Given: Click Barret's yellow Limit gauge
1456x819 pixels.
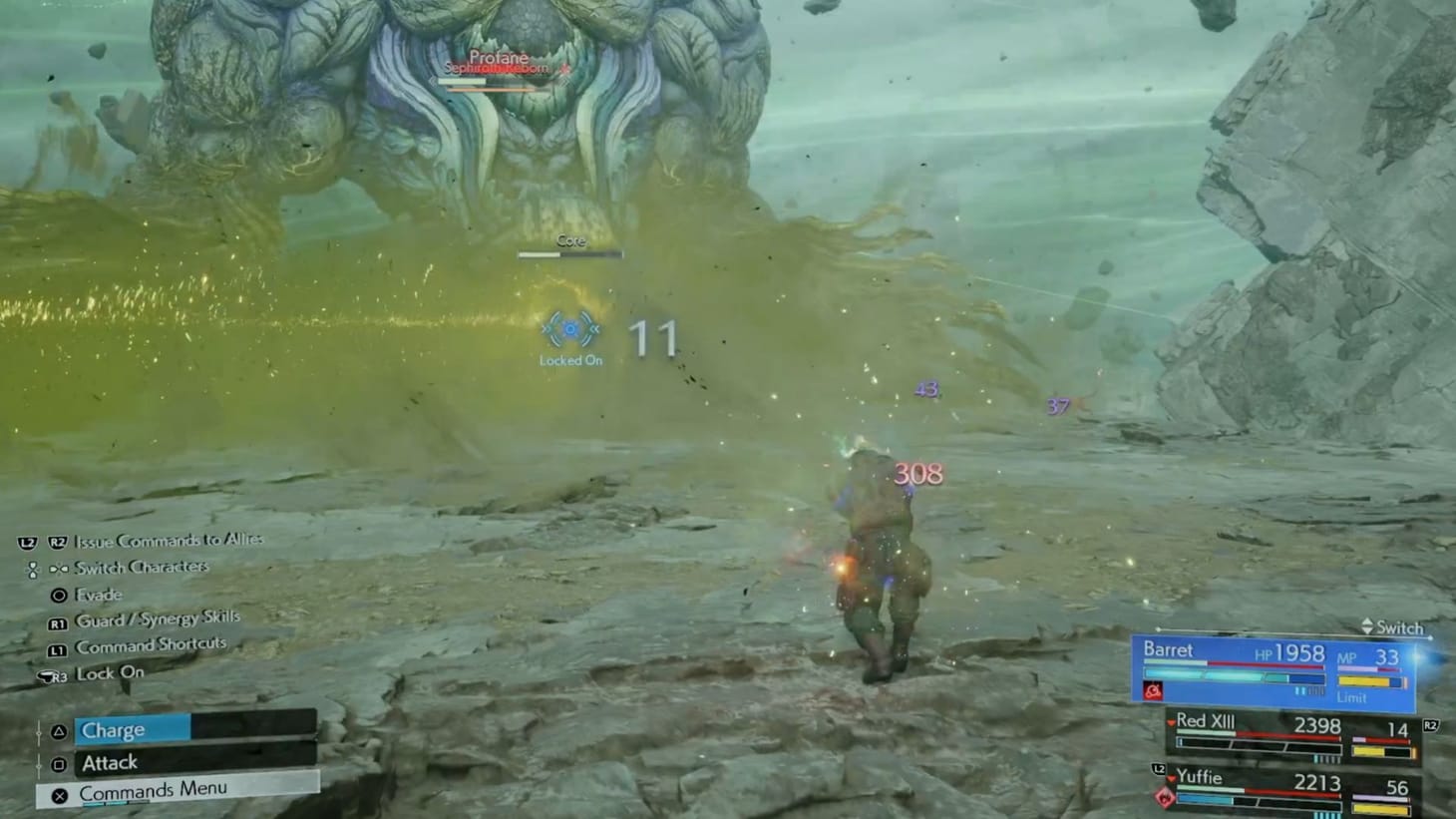Looking at the screenshot, I should [x=1366, y=679].
